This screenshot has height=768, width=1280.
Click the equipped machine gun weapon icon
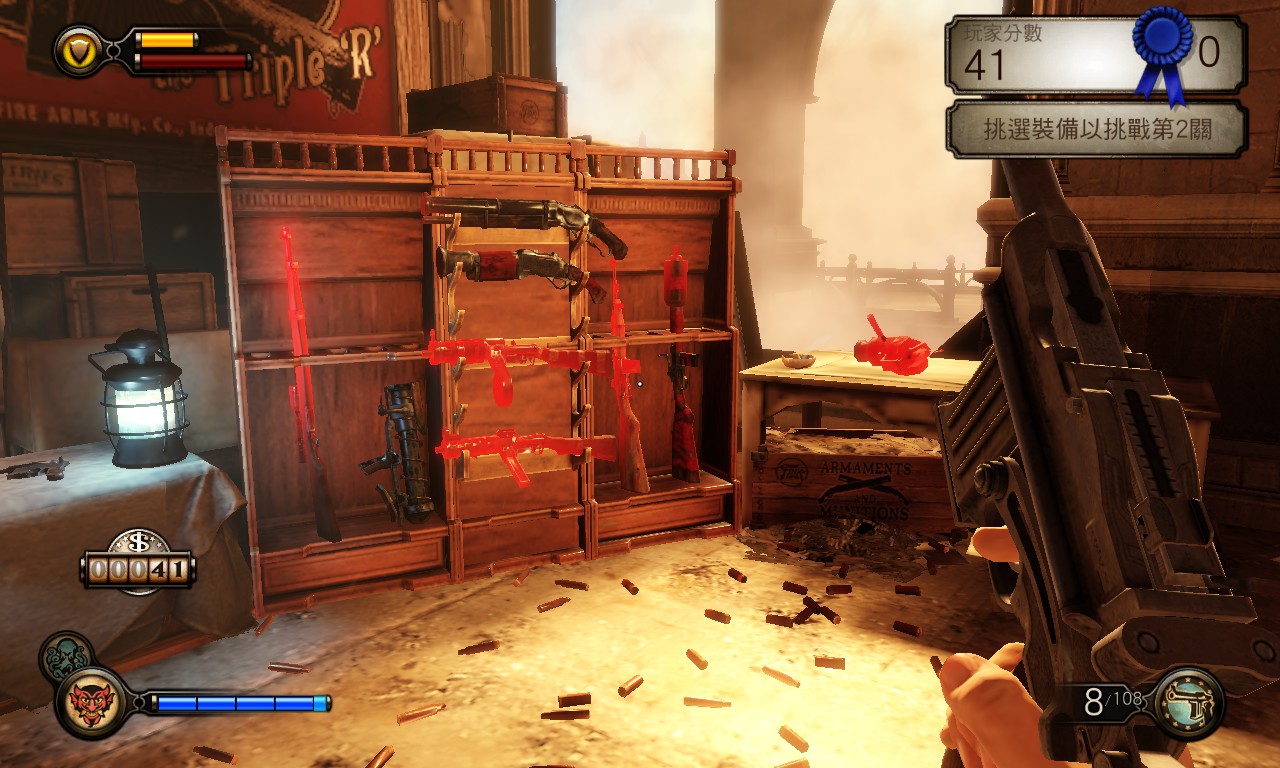(x=1188, y=703)
